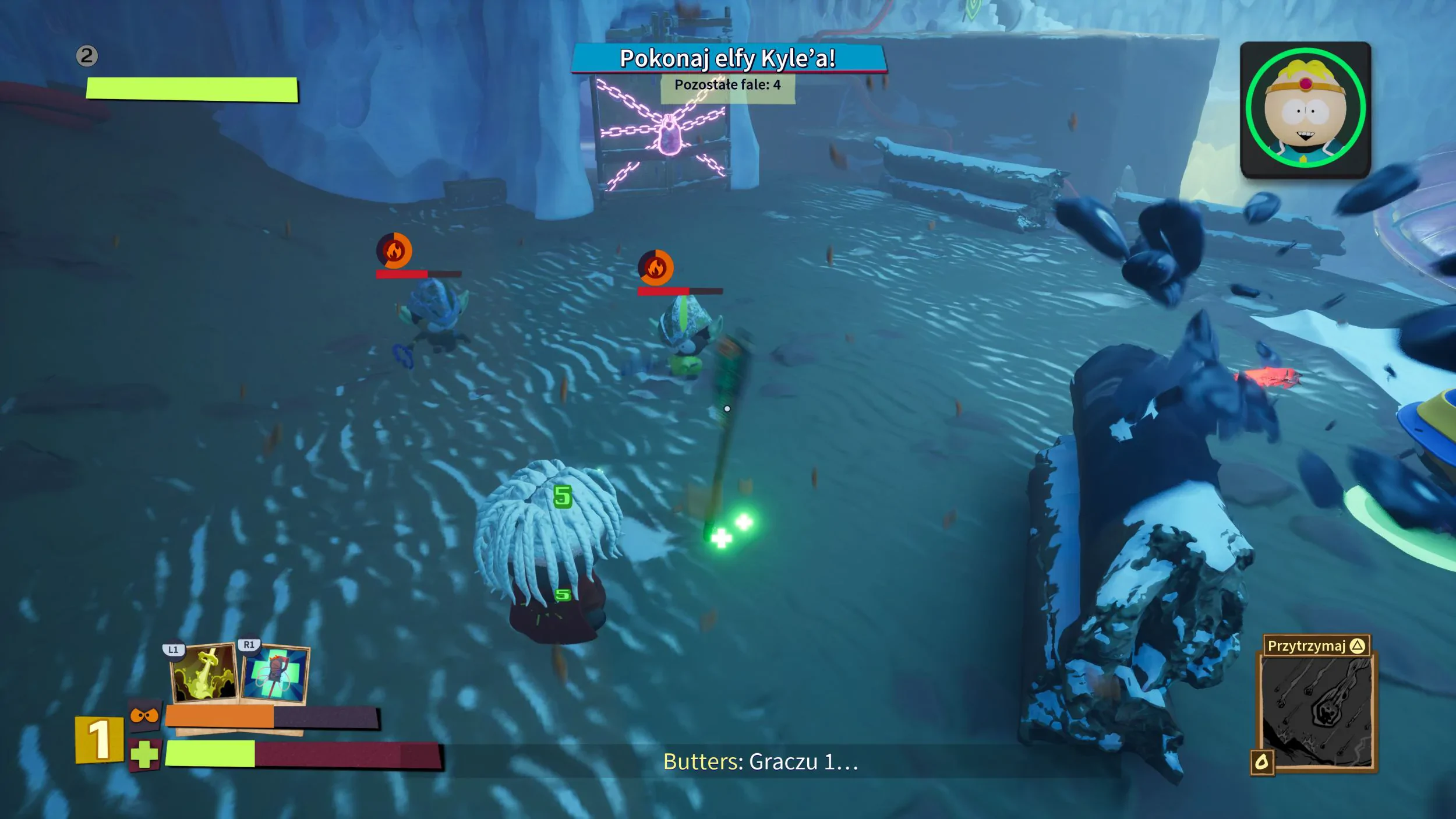The width and height of the screenshot is (1456, 819).
Task: Activate the L1 yellow blast ability card
Action: click(204, 673)
